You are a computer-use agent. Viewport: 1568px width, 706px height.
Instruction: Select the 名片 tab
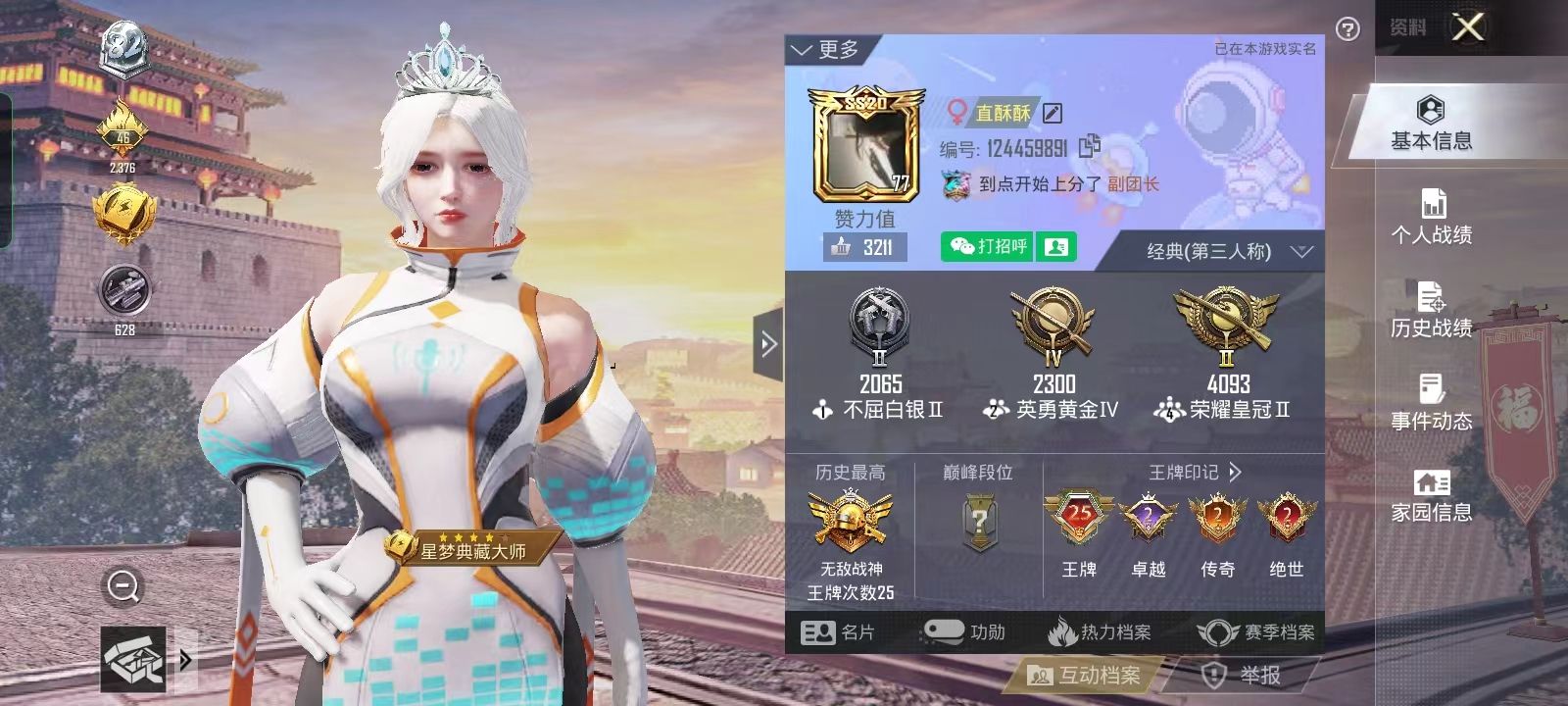839,632
